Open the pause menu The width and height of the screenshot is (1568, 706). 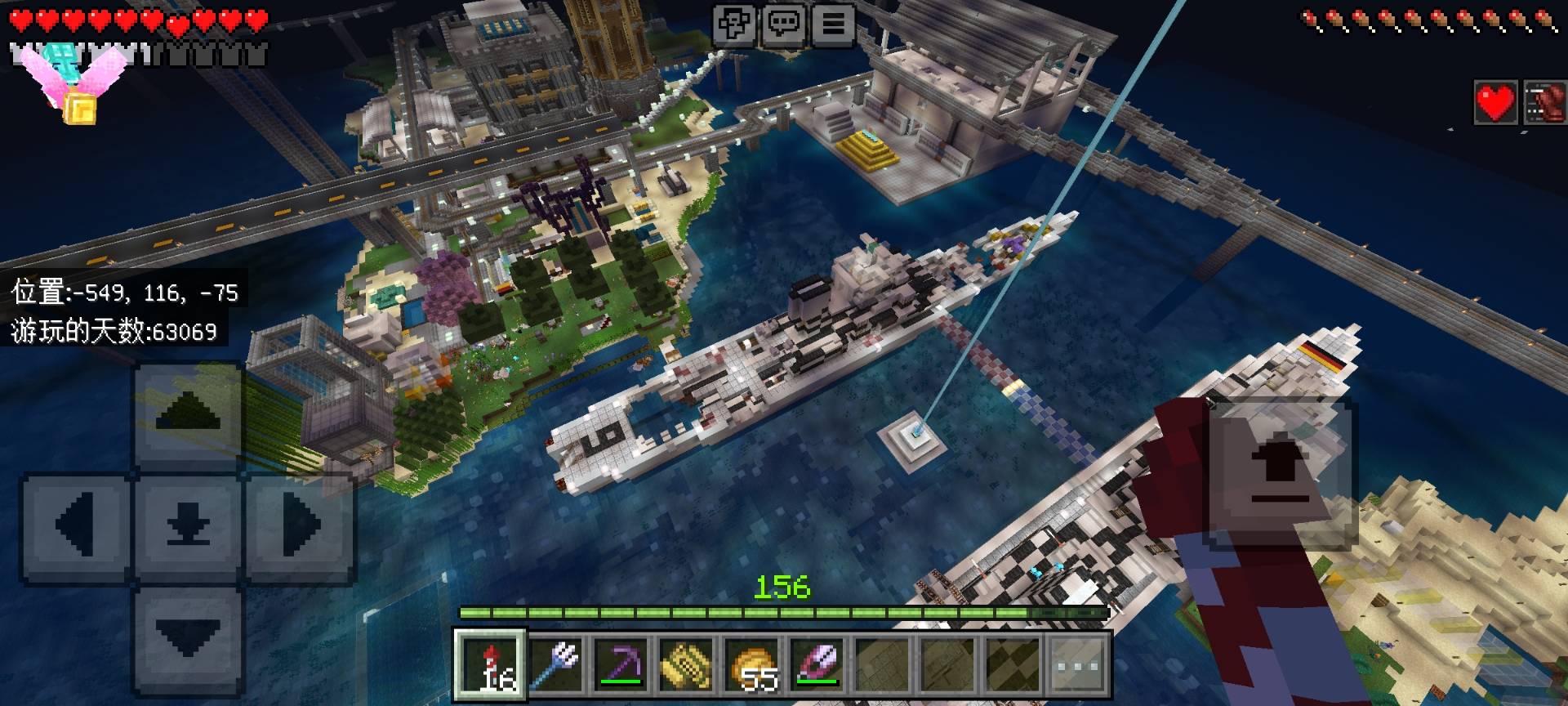(833, 24)
